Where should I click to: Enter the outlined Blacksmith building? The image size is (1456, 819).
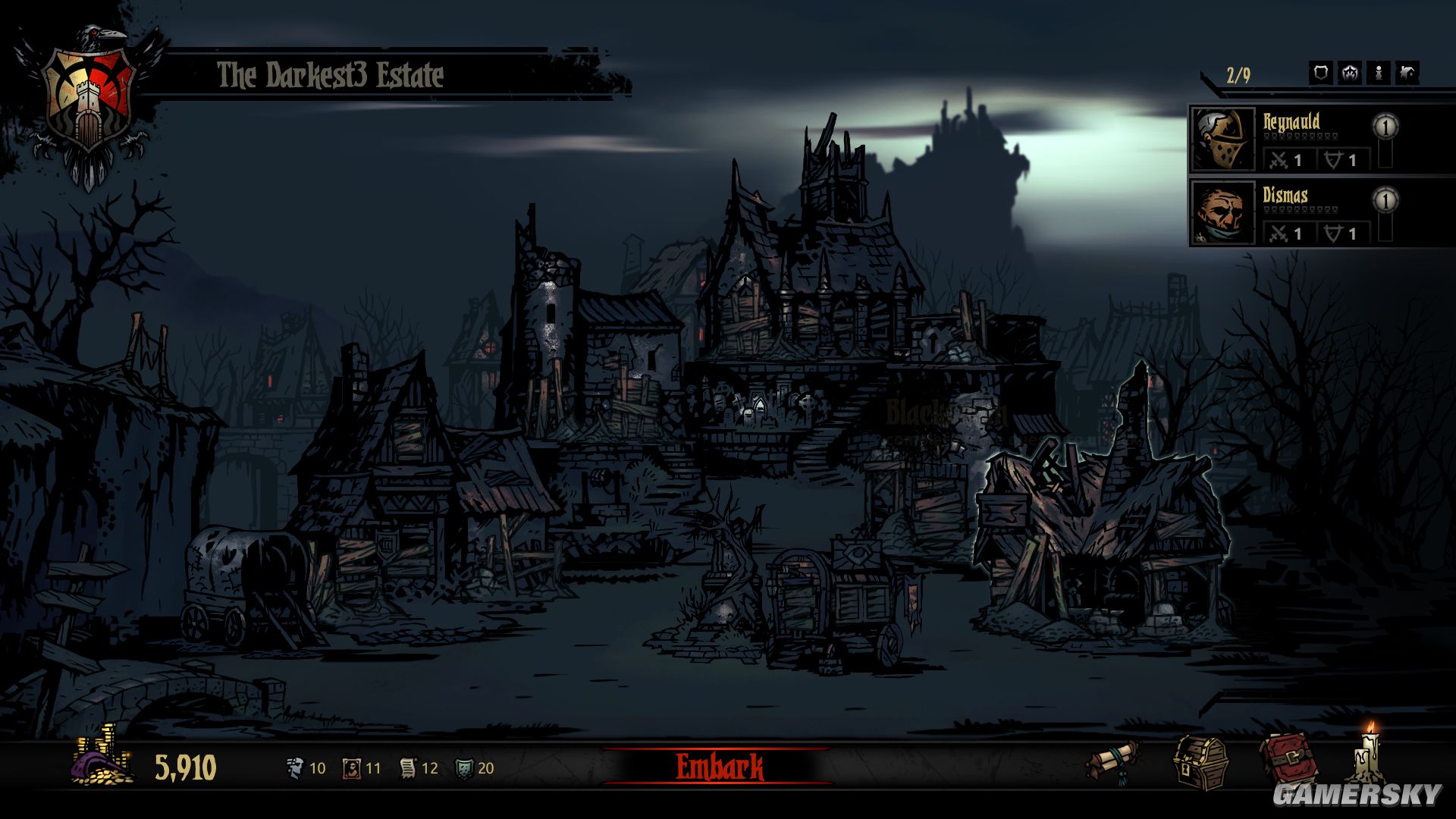click(1100, 531)
